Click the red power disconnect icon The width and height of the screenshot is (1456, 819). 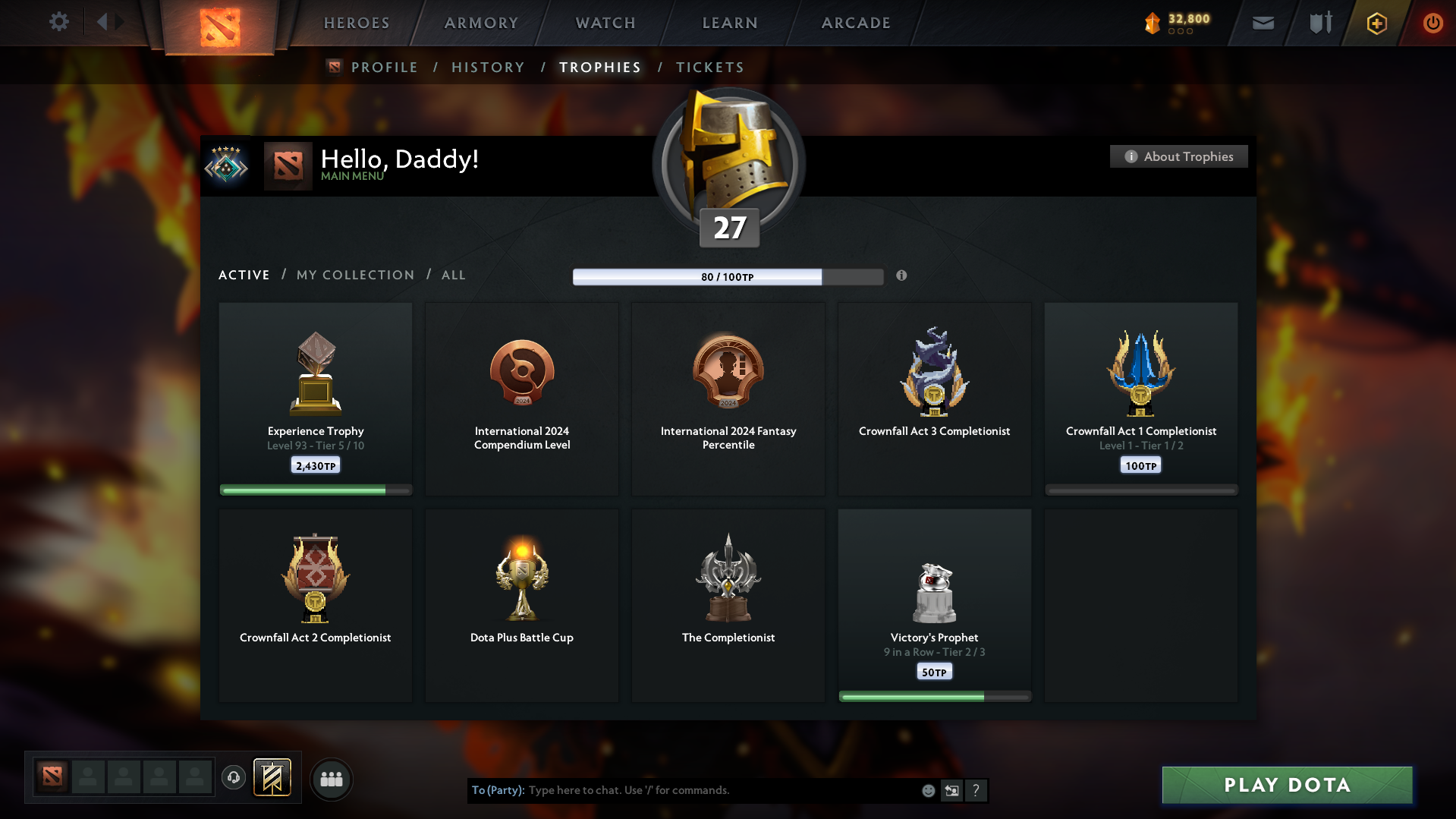click(1432, 23)
